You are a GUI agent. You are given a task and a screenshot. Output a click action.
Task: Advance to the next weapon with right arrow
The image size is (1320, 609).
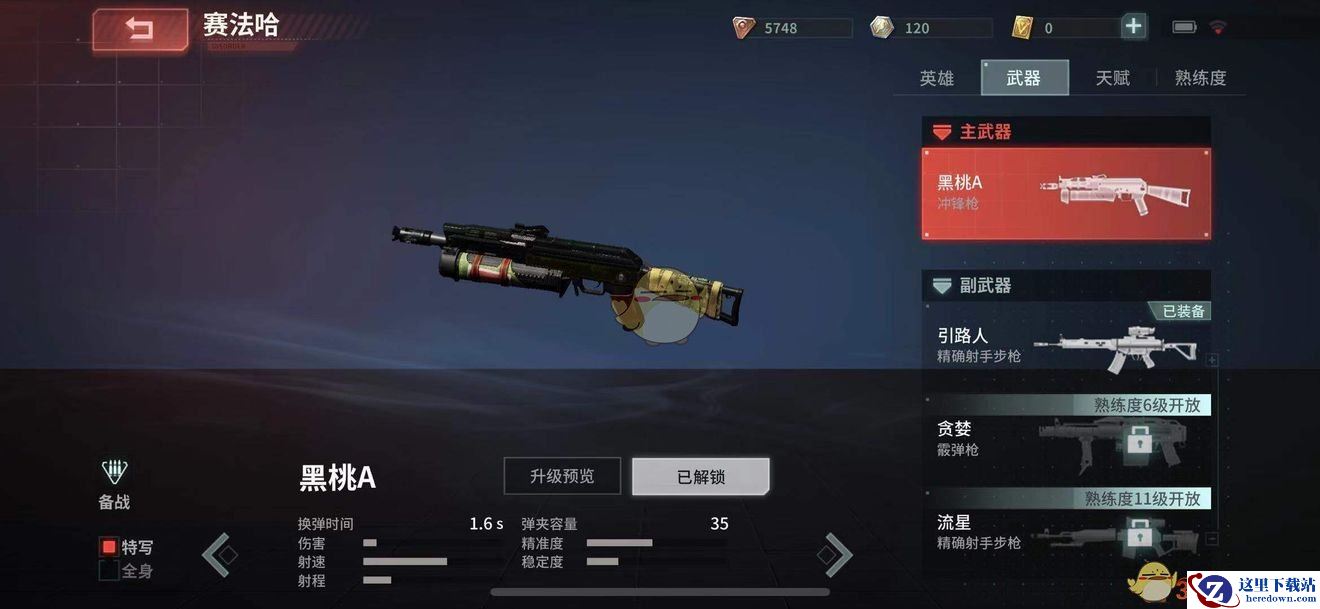[x=837, y=555]
